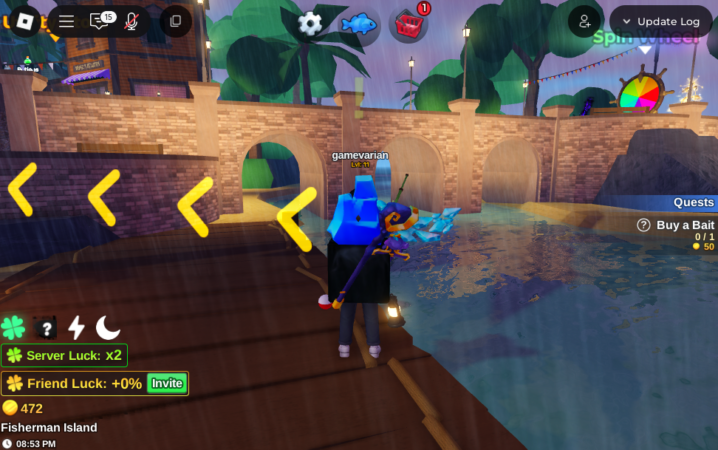
Task: Open the chat with 15 unread messages
Action: tap(100, 21)
